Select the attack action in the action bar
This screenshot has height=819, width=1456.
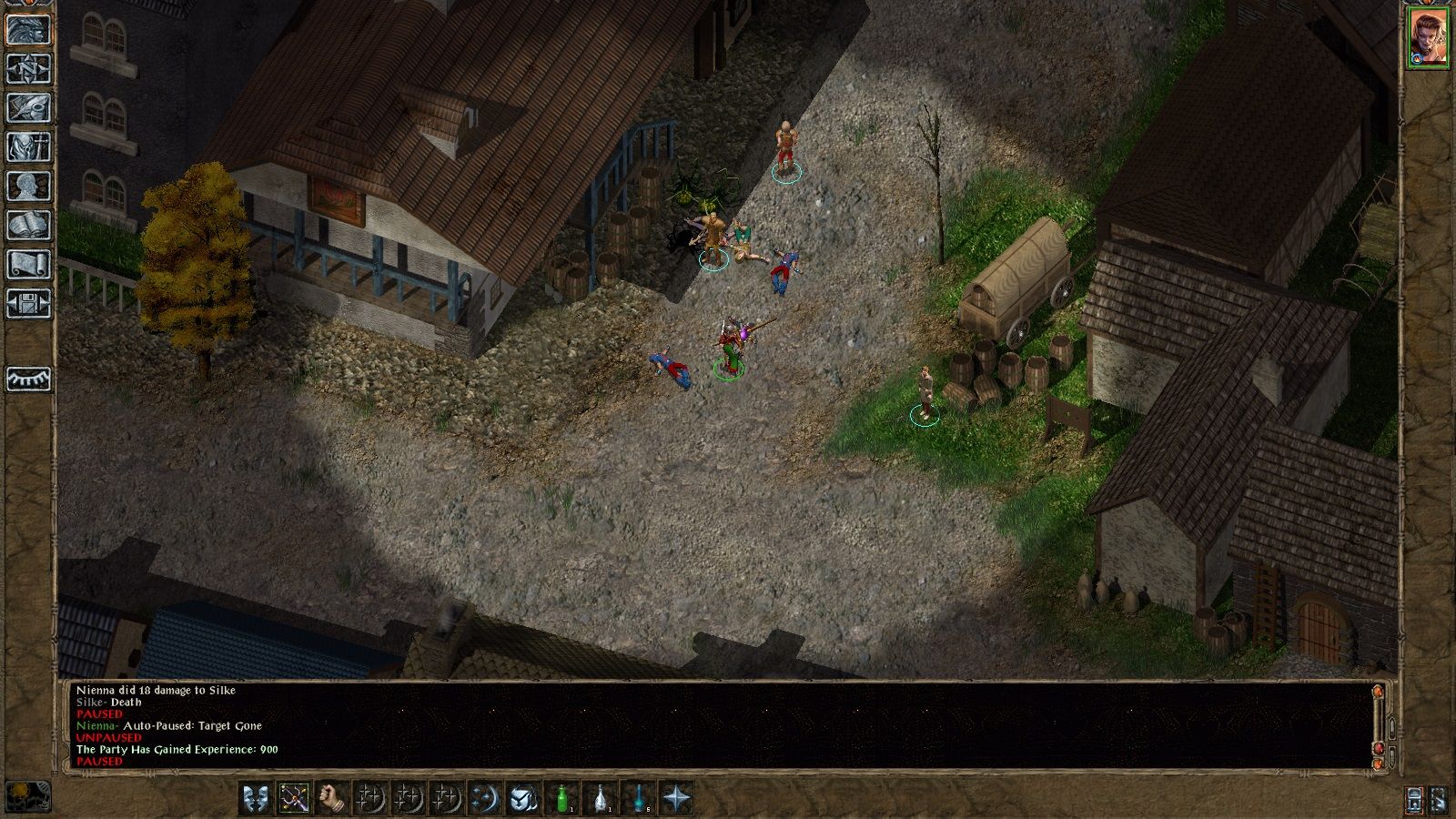tap(292, 798)
